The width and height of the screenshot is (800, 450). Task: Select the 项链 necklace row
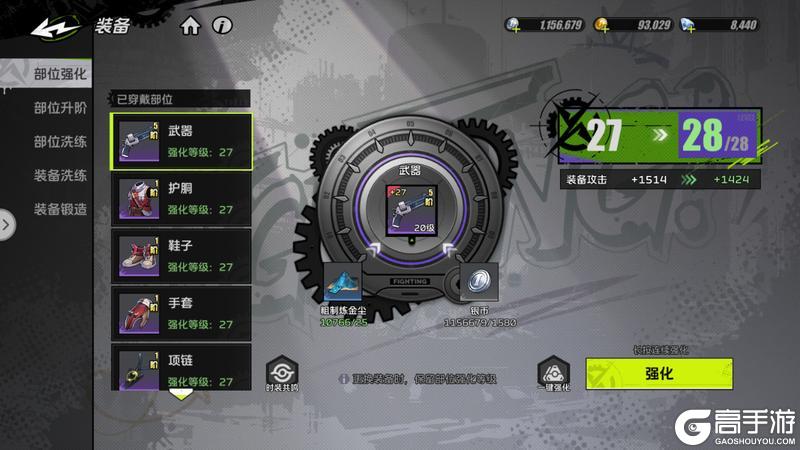tap(181, 368)
